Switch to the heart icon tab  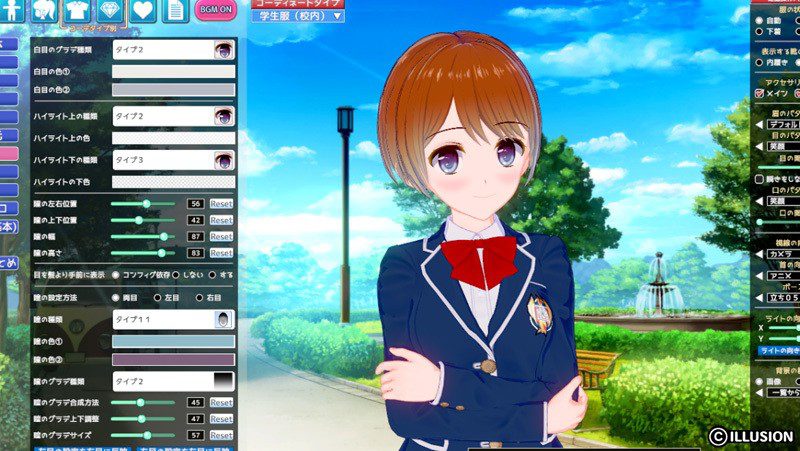(x=145, y=11)
